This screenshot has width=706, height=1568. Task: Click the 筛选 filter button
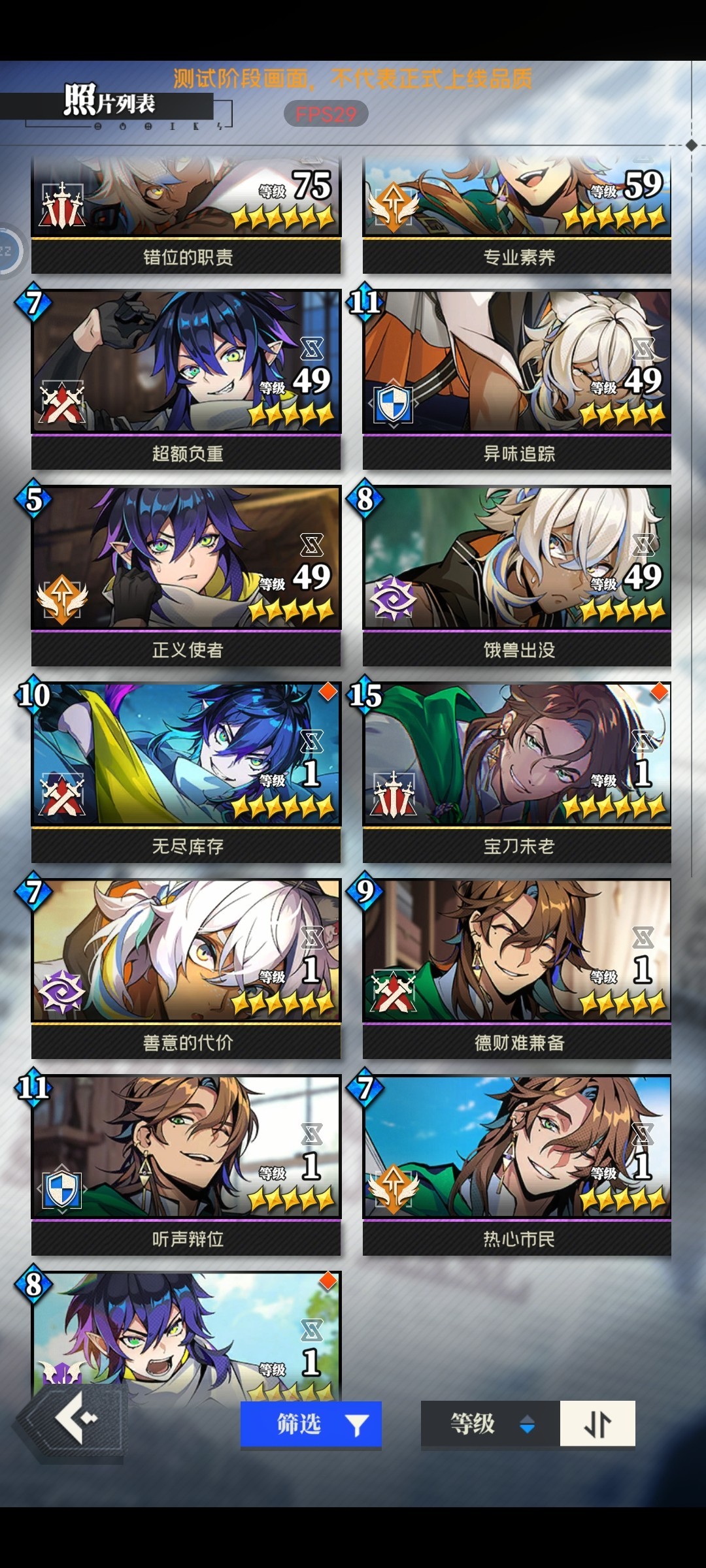coord(311,1424)
